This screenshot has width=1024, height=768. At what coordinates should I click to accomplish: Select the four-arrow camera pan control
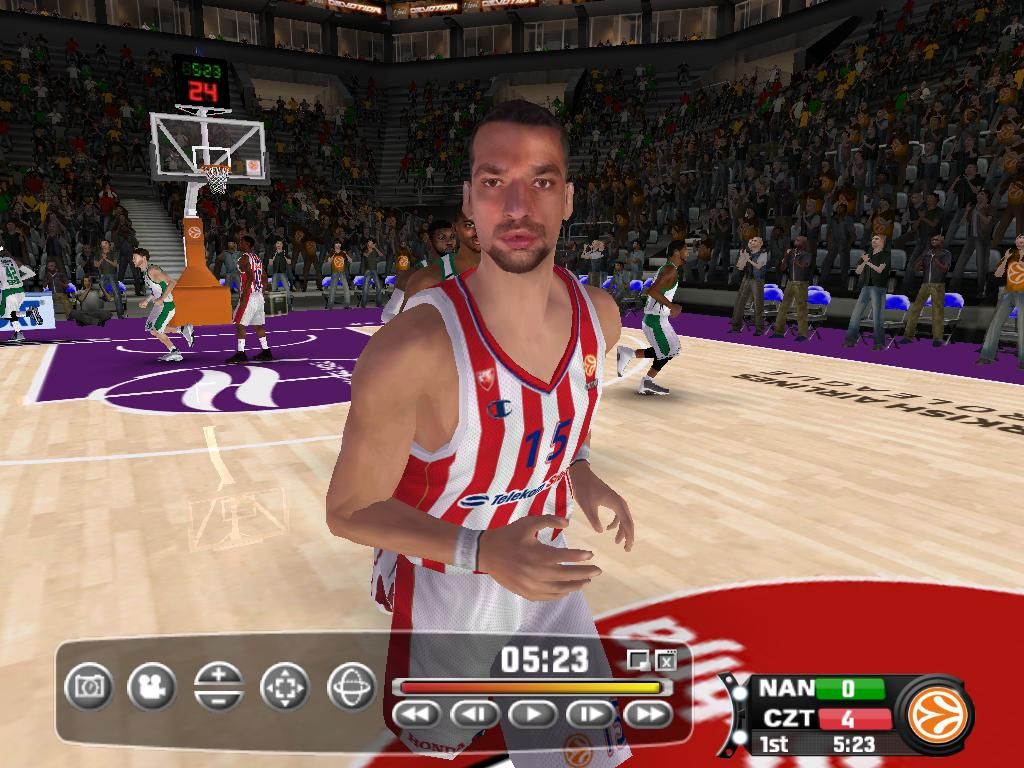click(285, 687)
